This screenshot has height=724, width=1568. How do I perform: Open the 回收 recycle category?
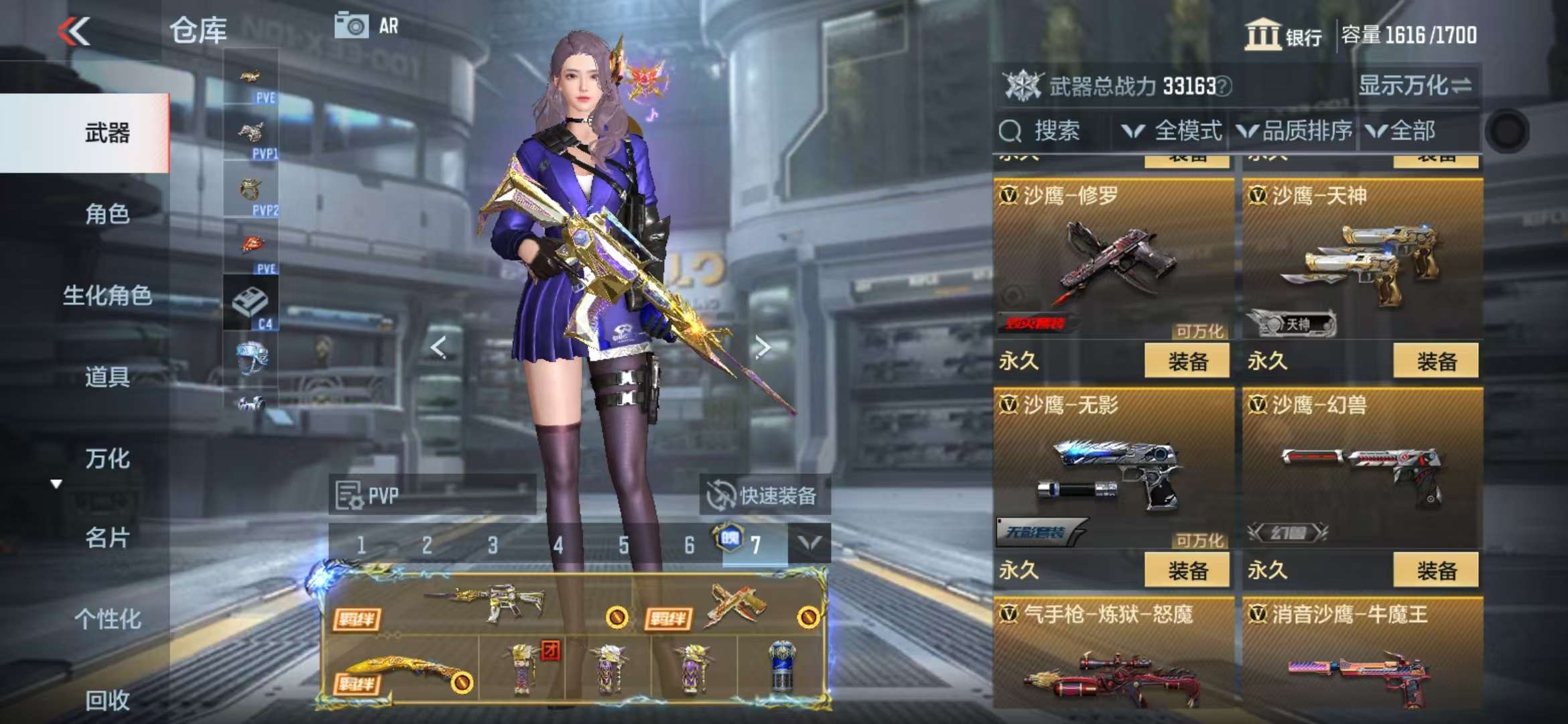click(107, 701)
